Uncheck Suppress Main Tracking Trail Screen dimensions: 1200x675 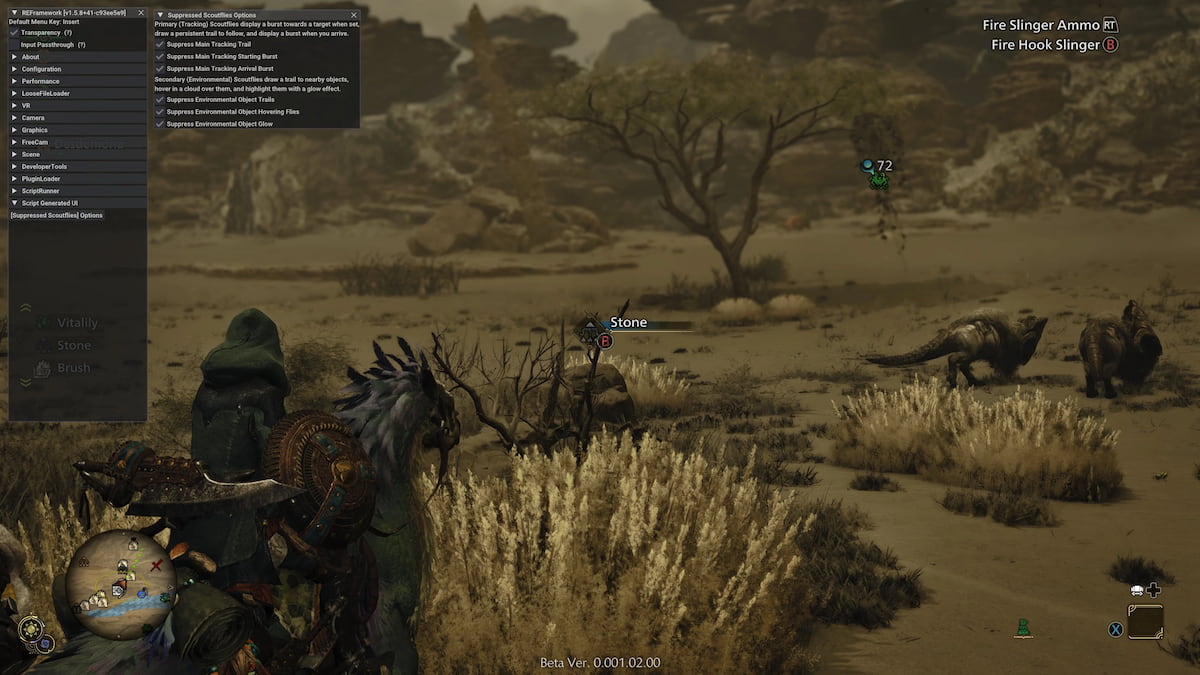point(160,45)
